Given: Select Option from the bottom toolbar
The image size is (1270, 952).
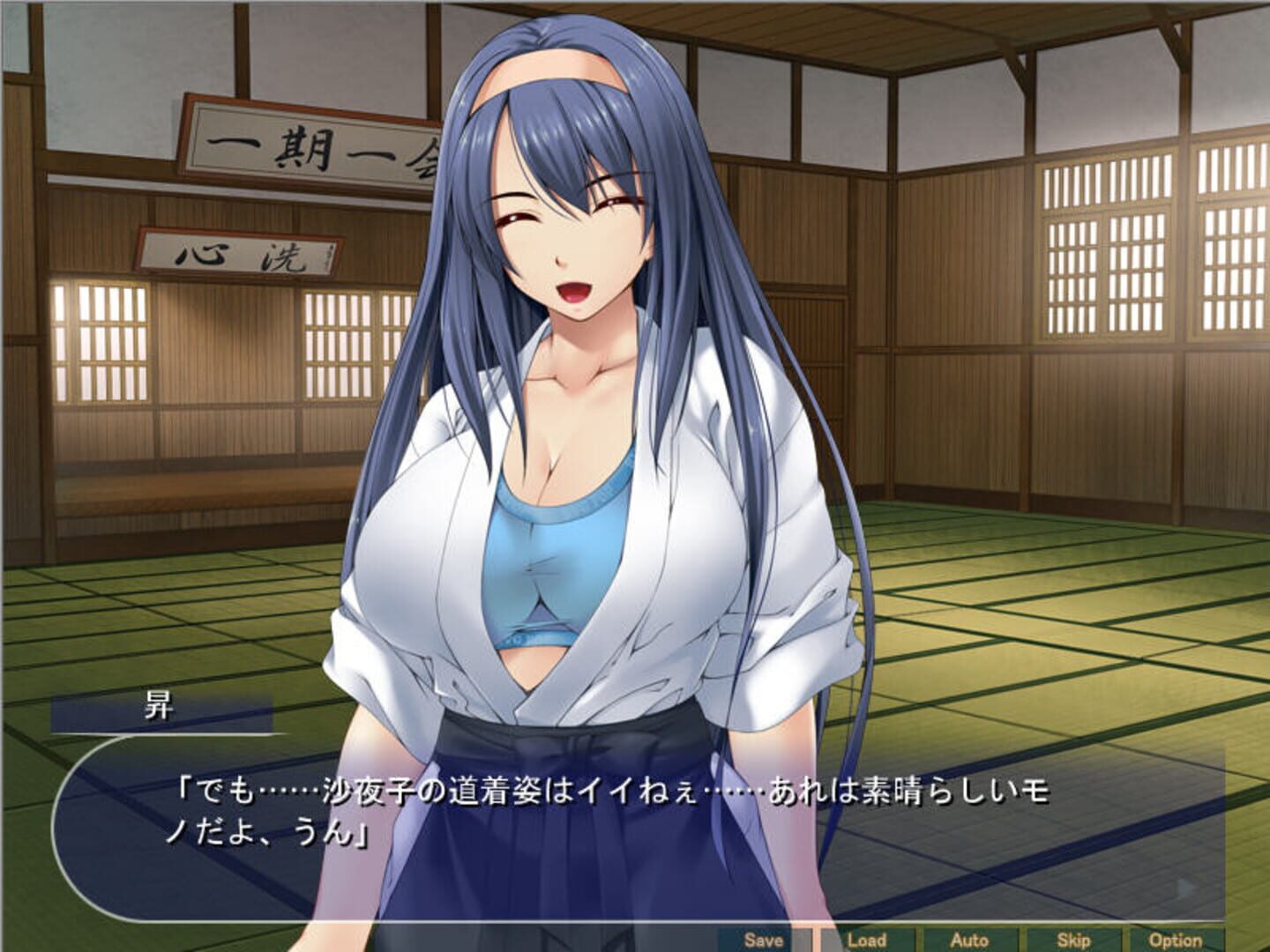Looking at the screenshot, I should point(1173,941).
